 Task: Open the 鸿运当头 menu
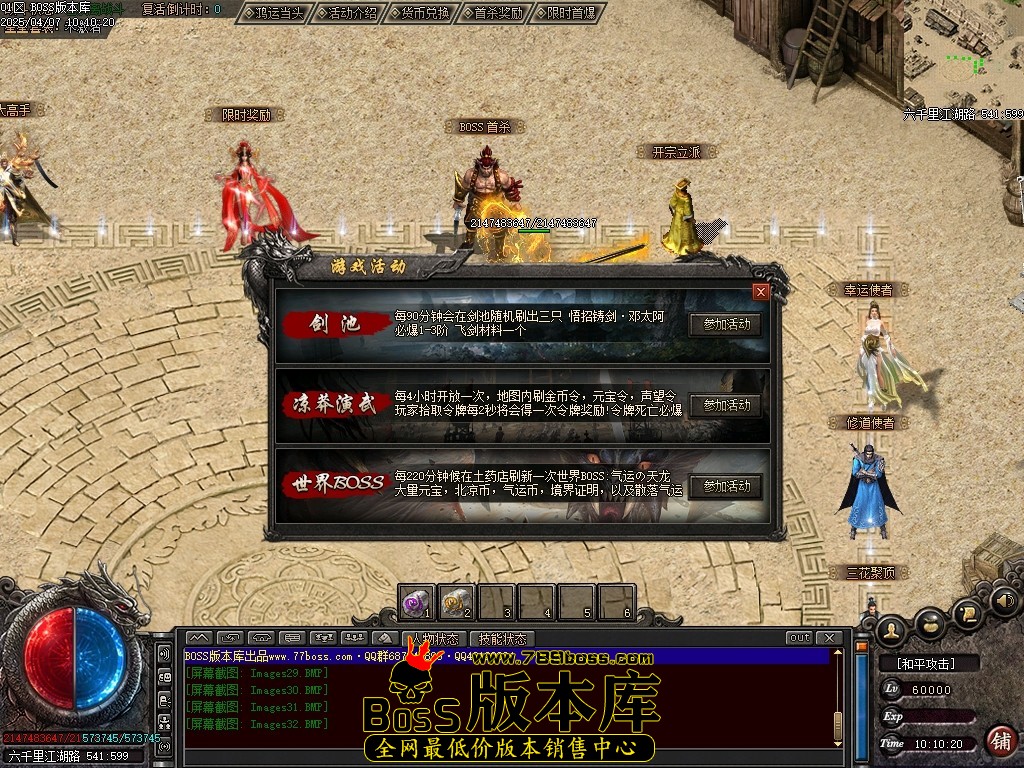(x=274, y=14)
